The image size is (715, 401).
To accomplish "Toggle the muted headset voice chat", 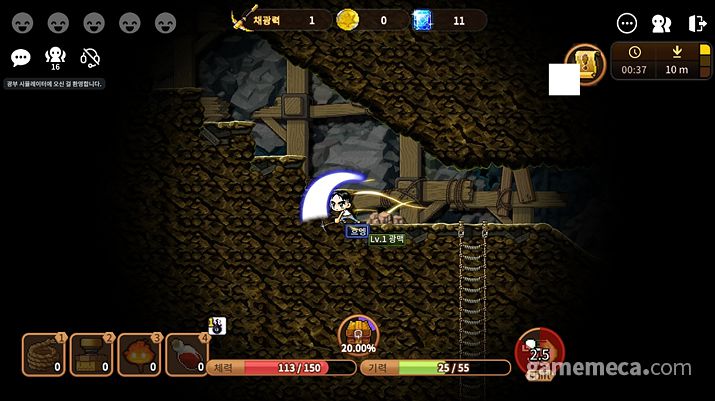I will click(x=90, y=58).
